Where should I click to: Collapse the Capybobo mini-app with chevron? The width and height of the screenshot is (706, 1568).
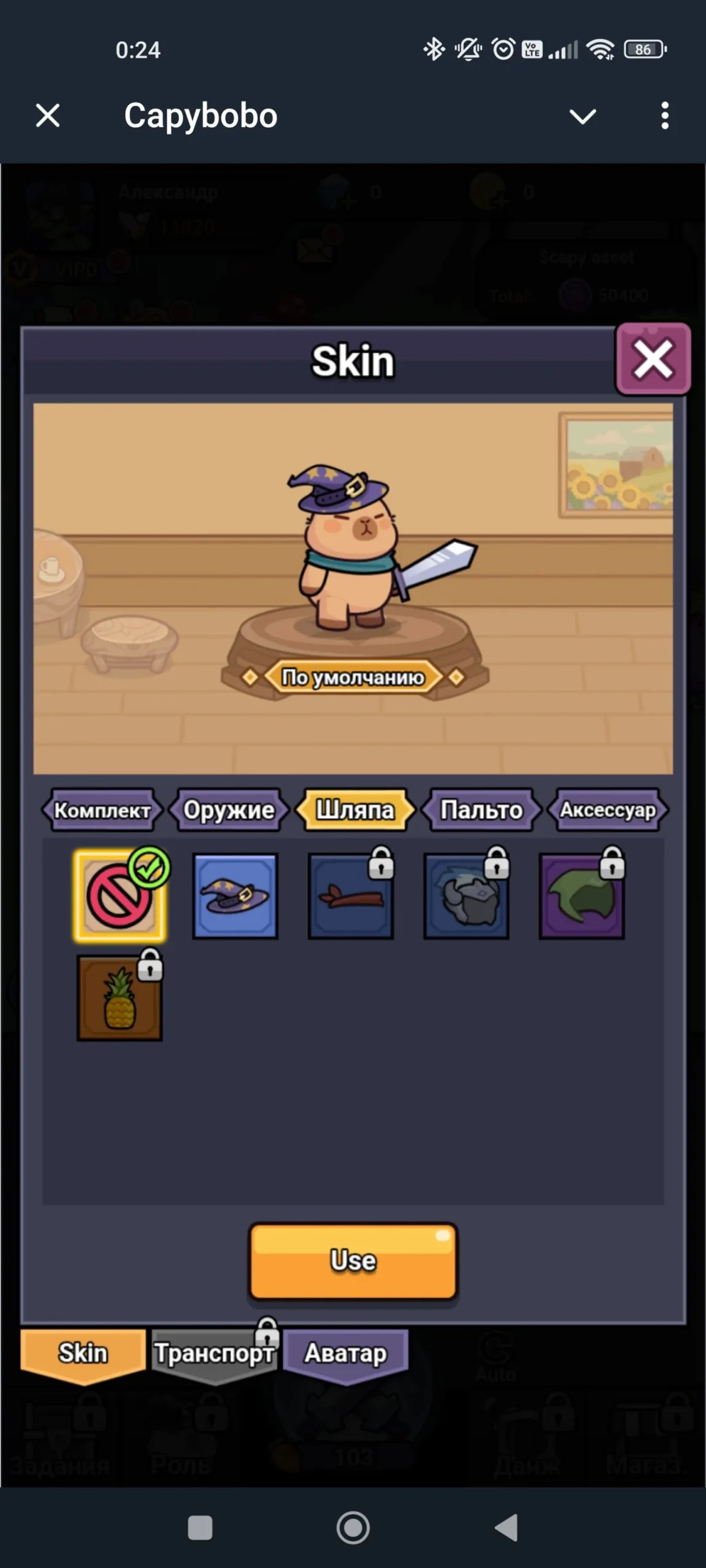(x=582, y=116)
